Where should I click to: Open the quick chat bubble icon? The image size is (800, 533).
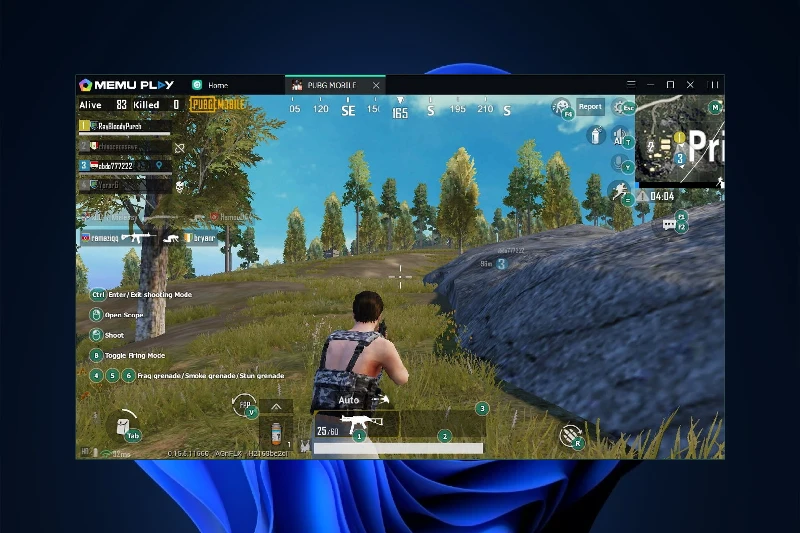[x=669, y=225]
